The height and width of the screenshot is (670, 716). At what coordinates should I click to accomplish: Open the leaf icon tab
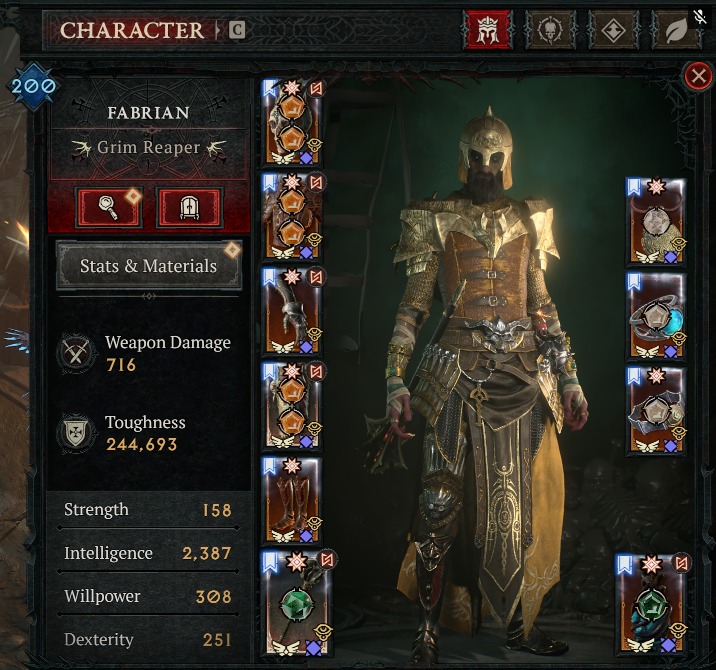676,30
